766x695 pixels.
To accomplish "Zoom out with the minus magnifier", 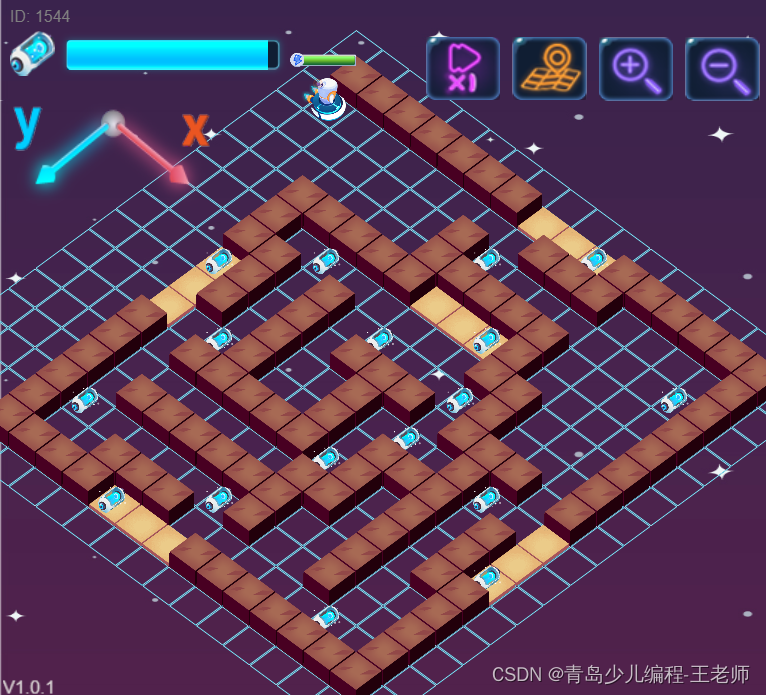I will 722,68.
